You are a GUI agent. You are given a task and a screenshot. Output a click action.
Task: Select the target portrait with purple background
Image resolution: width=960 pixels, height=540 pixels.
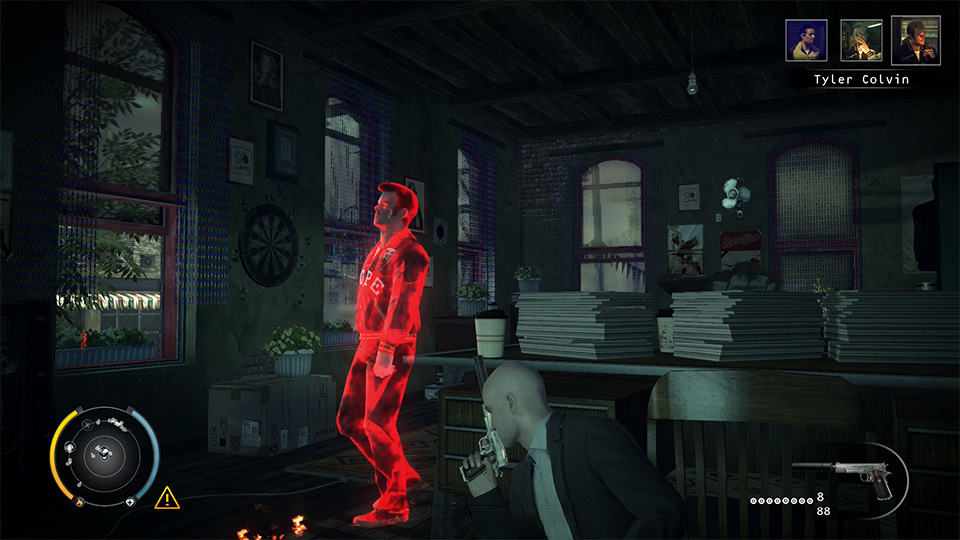(806, 41)
